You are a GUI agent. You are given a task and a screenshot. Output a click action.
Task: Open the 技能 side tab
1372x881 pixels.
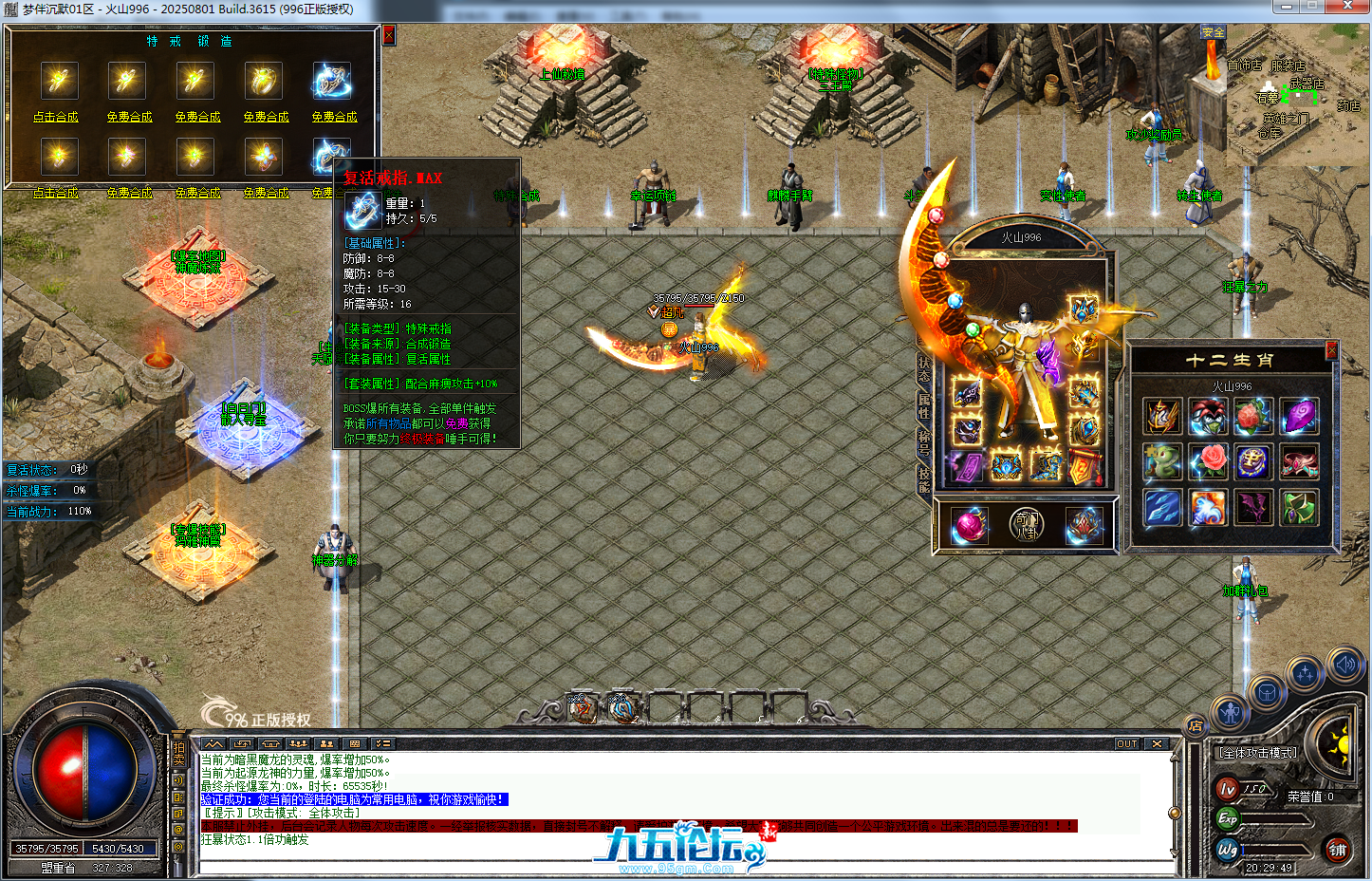point(924,479)
